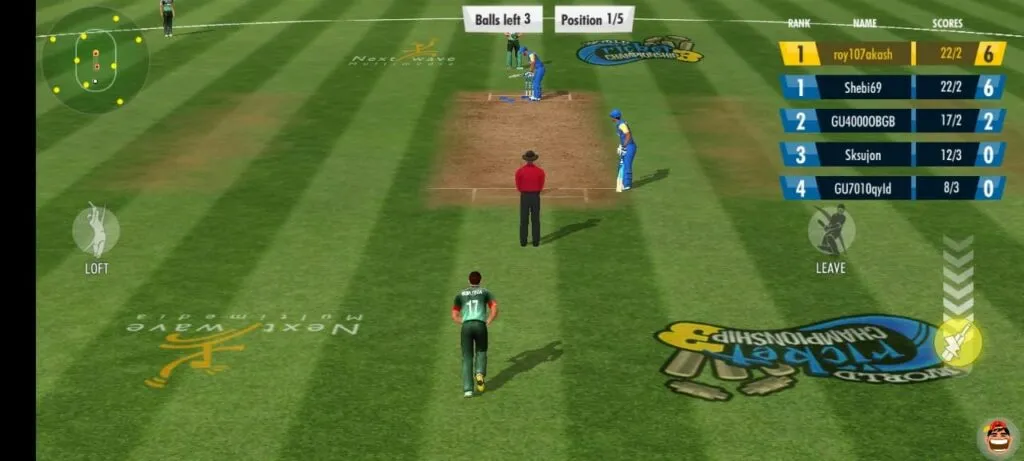The image size is (1024, 461).
Task: Select Shebi69 leaderboard row
Action: [892, 87]
